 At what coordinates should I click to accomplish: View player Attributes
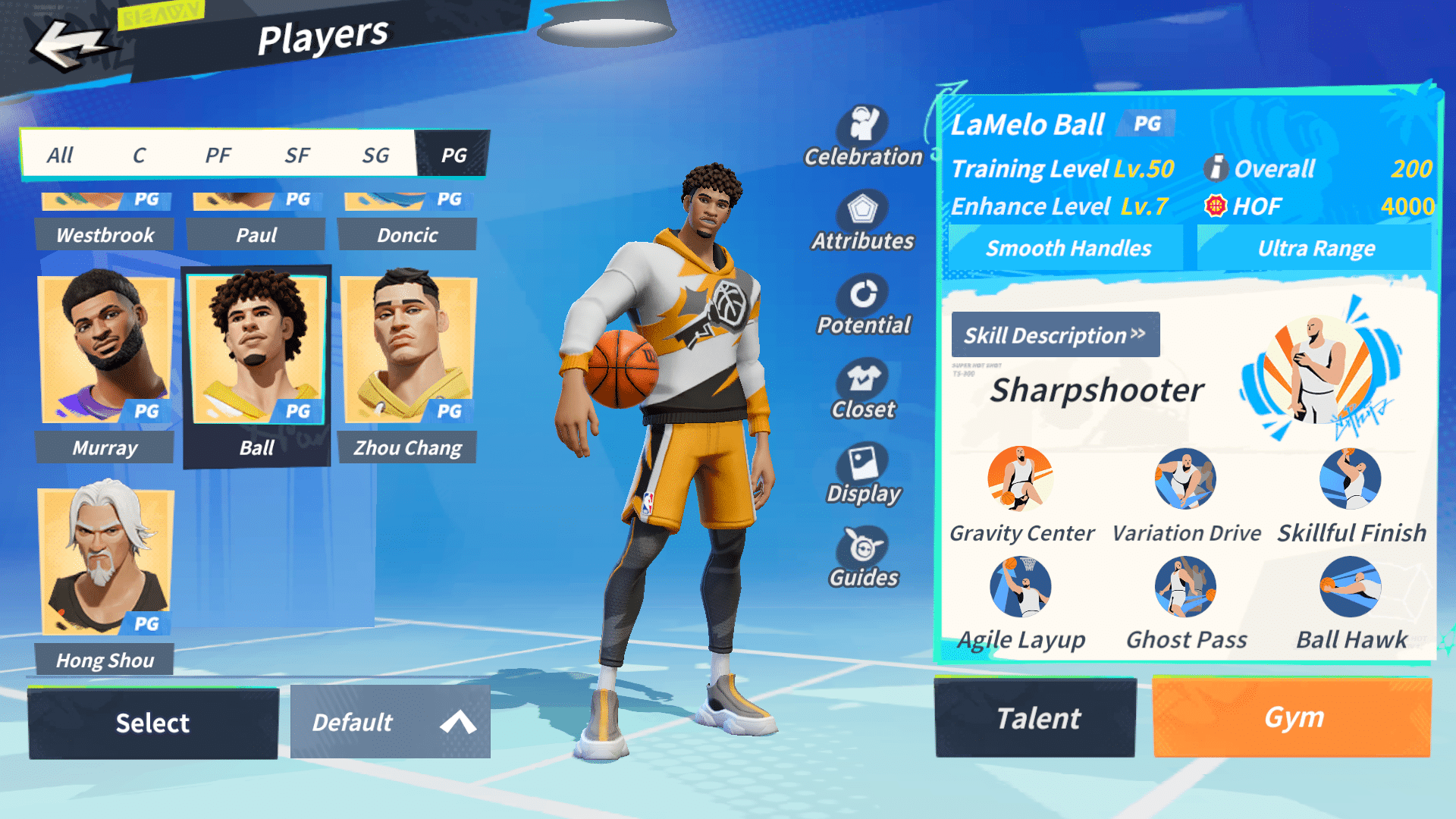click(863, 221)
